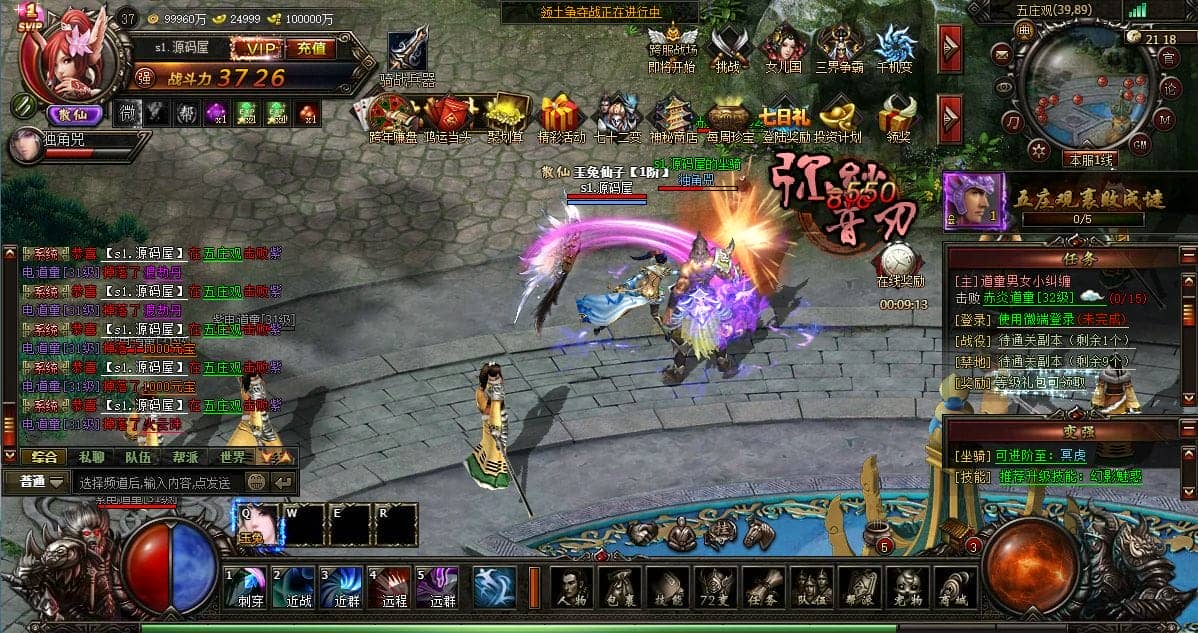Click the VIP button
Screen dimensions: 1198x633
258,47
